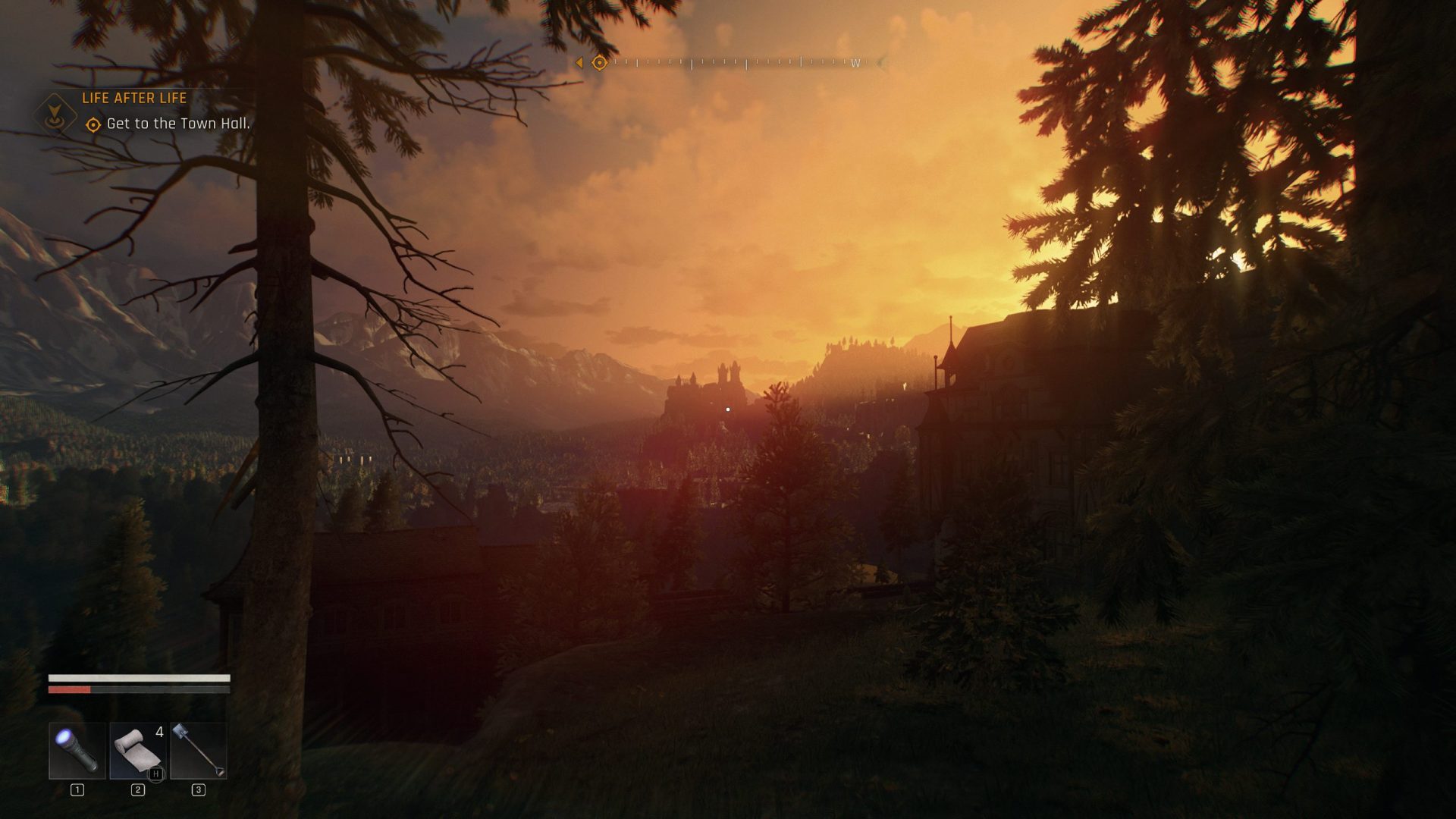
Task: Open the LIFE AFTER LIFE quest title
Action: point(135,99)
